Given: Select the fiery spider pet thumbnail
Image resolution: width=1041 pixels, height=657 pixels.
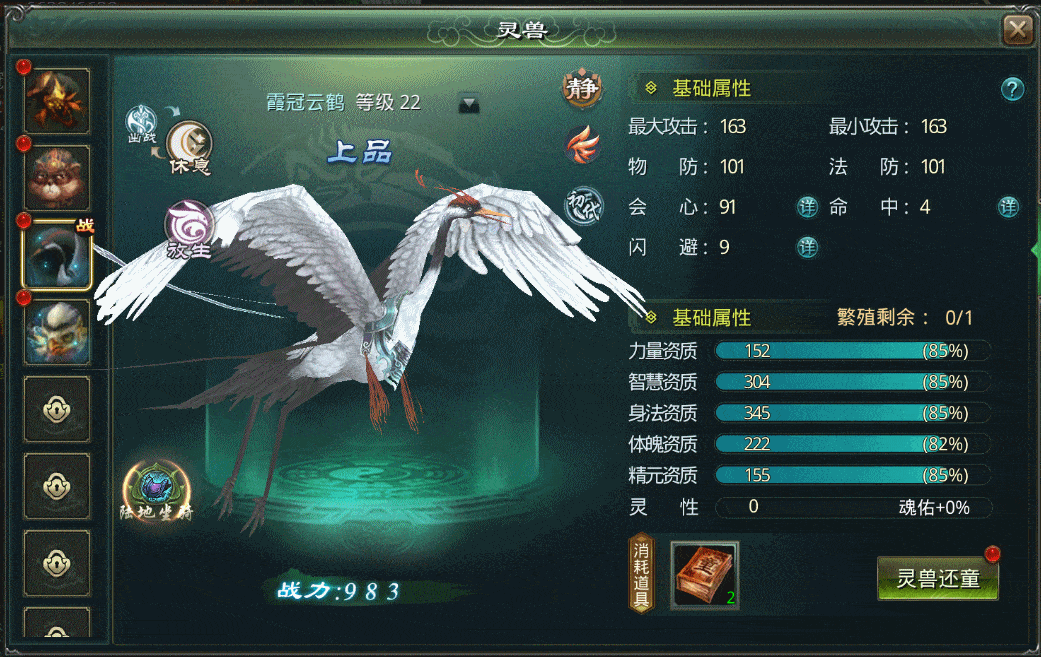Looking at the screenshot, I should (57, 100).
